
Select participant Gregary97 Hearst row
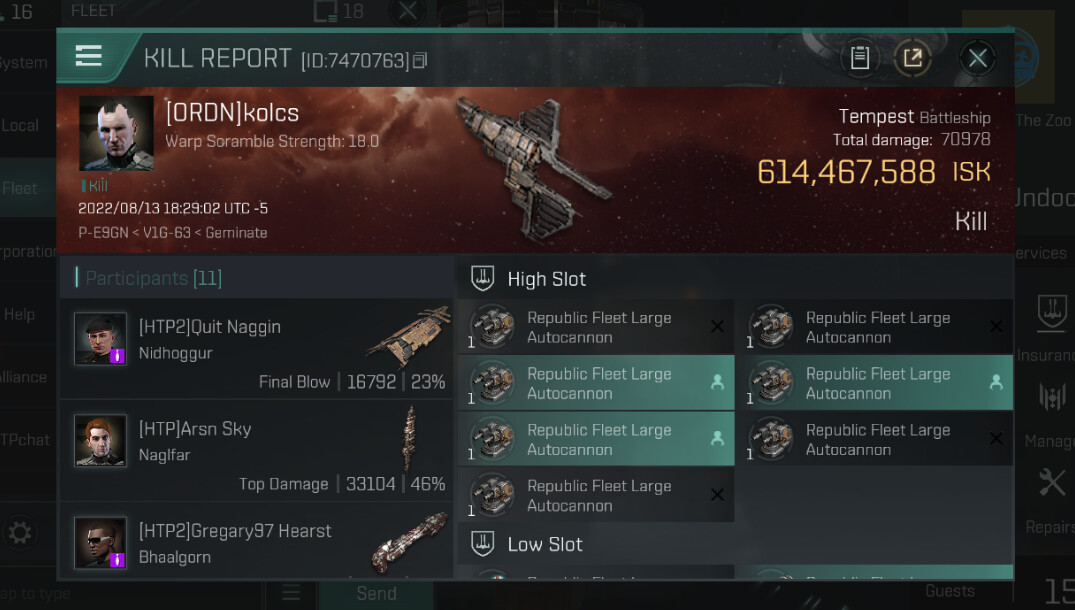click(256, 541)
